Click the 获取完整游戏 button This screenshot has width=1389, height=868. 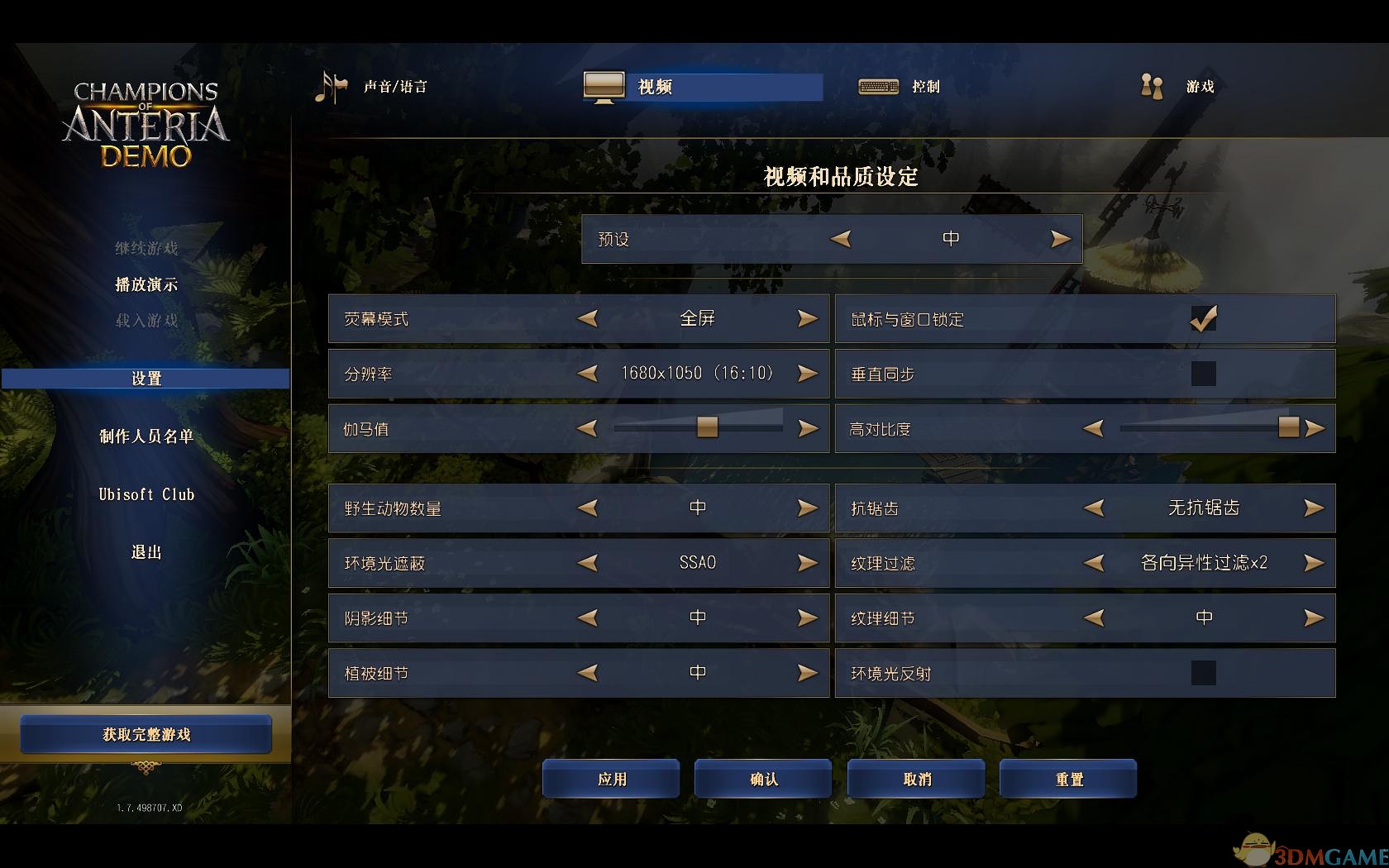[146, 733]
